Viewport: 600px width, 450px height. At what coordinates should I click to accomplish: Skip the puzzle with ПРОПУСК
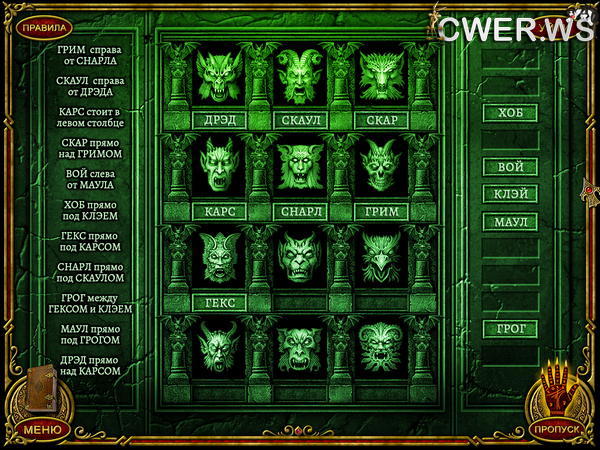click(x=555, y=428)
